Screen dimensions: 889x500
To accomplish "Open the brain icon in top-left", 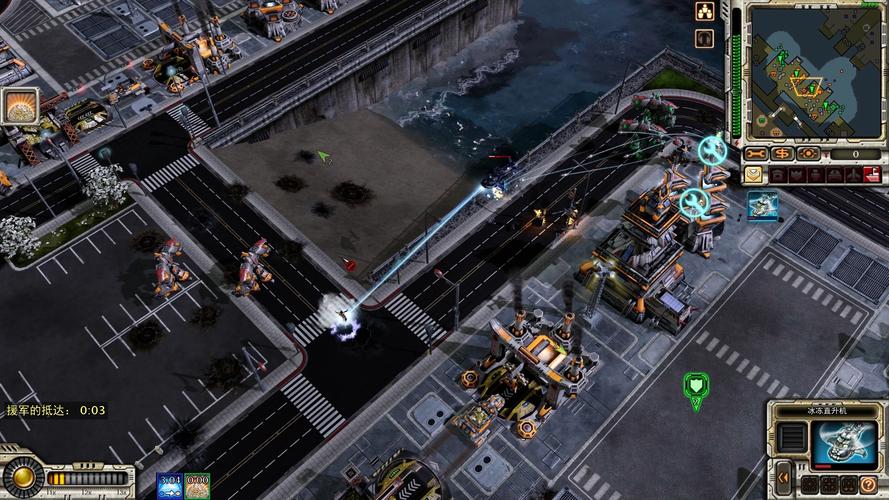I will tap(18, 106).
